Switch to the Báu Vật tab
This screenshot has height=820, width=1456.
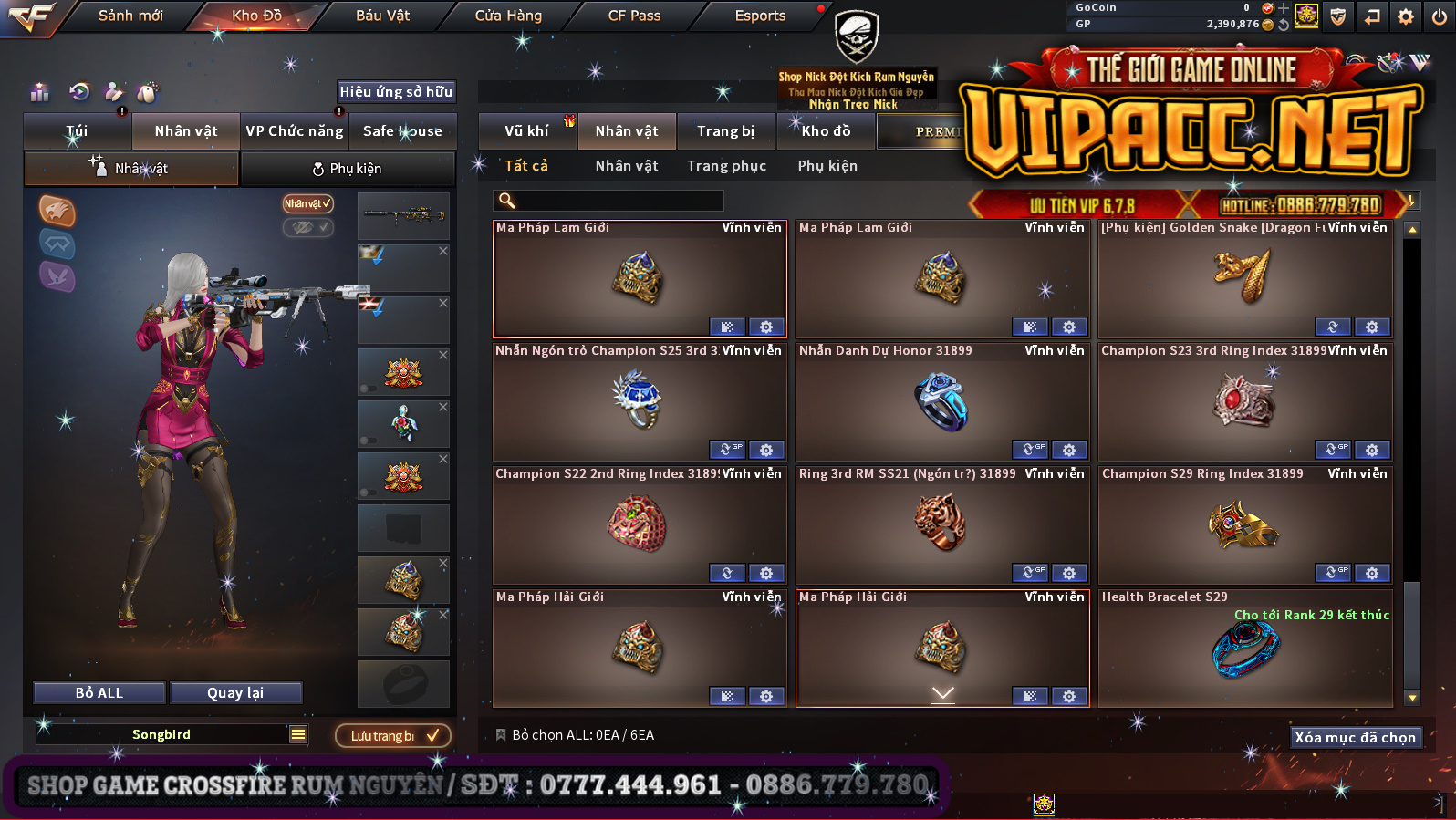tap(382, 16)
